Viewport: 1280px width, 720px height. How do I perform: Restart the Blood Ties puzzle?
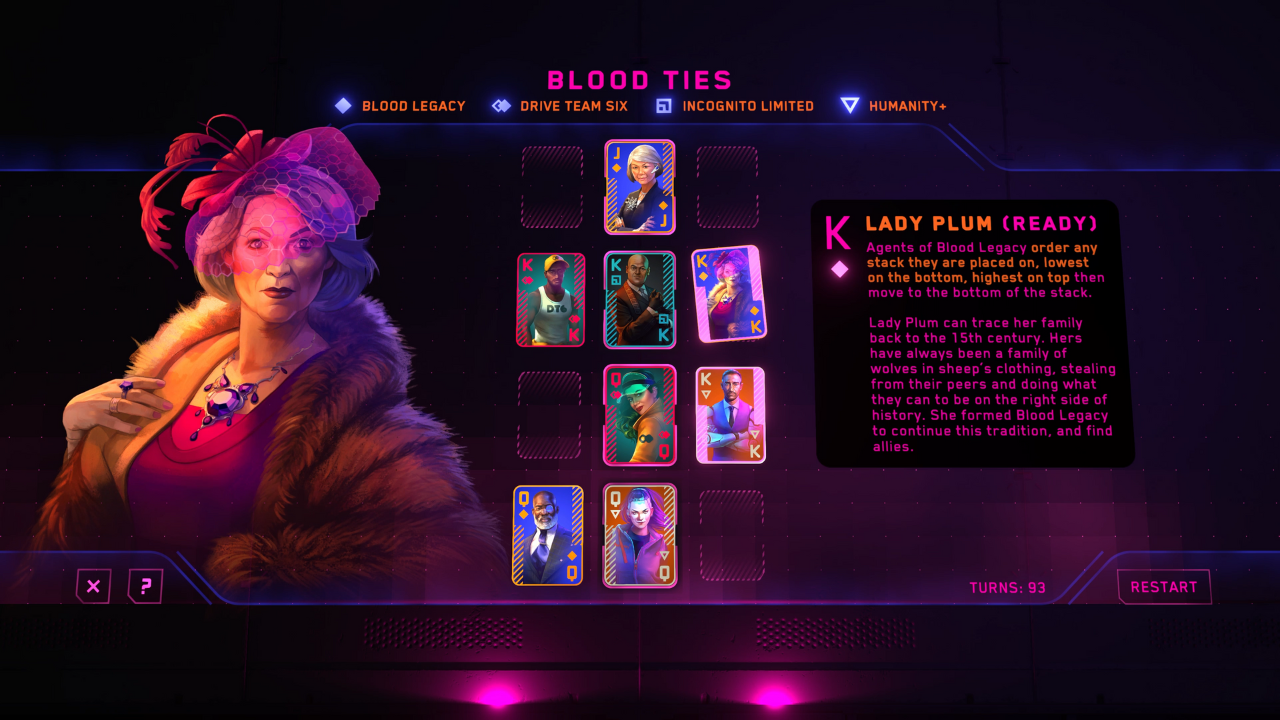[x=1163, y=587]
